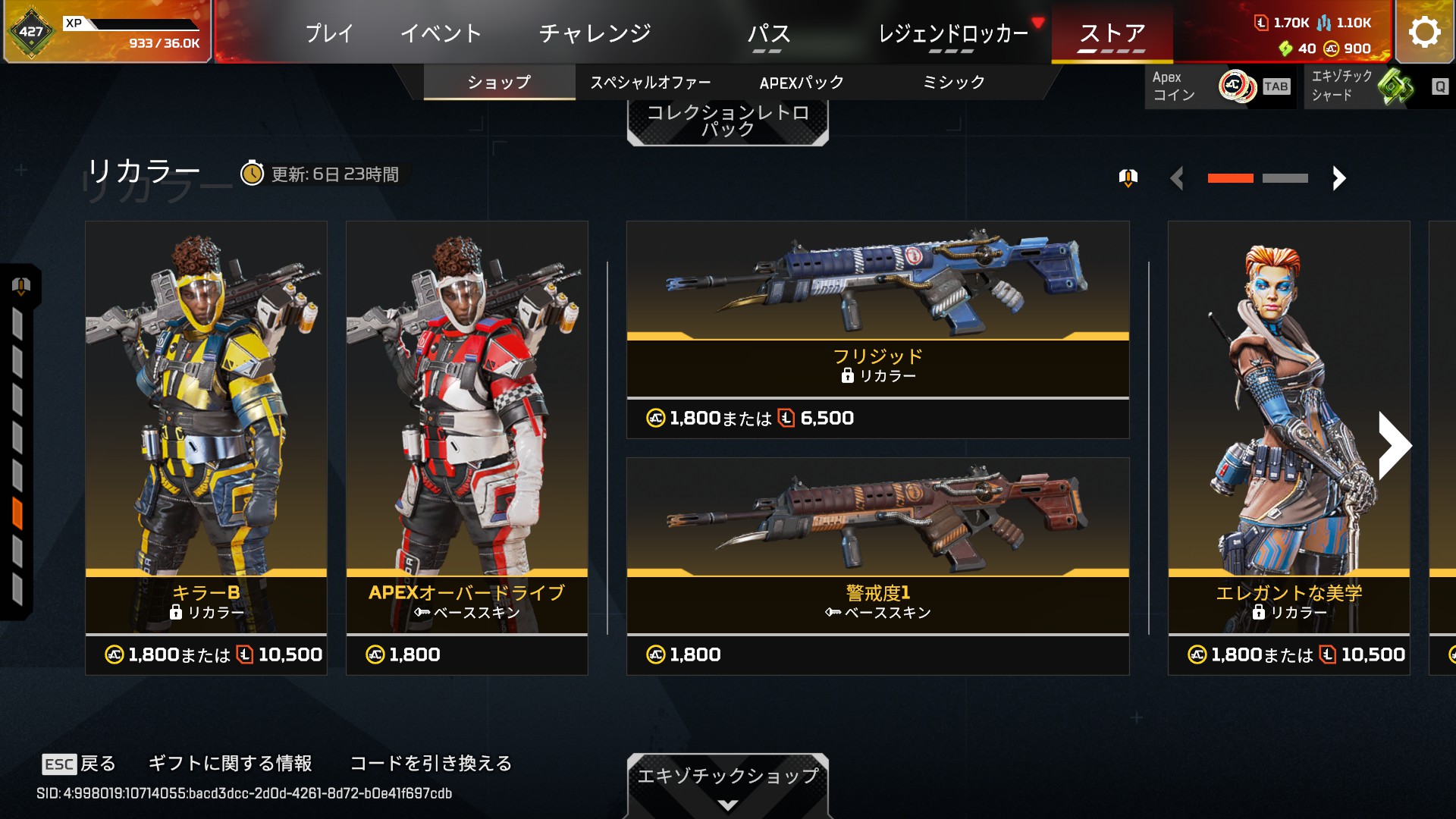Pick the 警戒度1 weapon skin

click(x=877, y=566)
